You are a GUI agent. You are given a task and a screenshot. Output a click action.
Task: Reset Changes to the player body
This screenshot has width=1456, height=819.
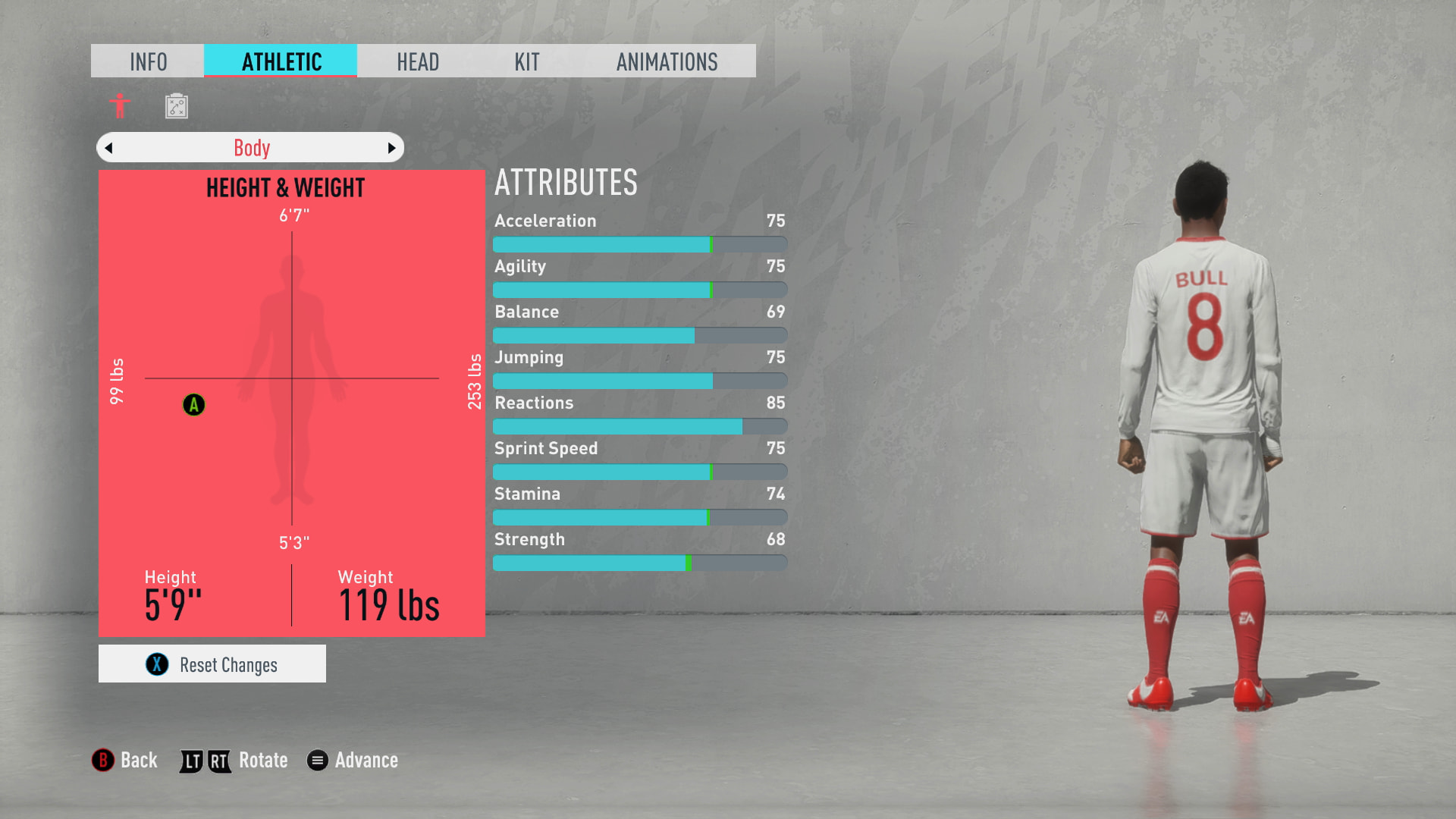point(212,664)
